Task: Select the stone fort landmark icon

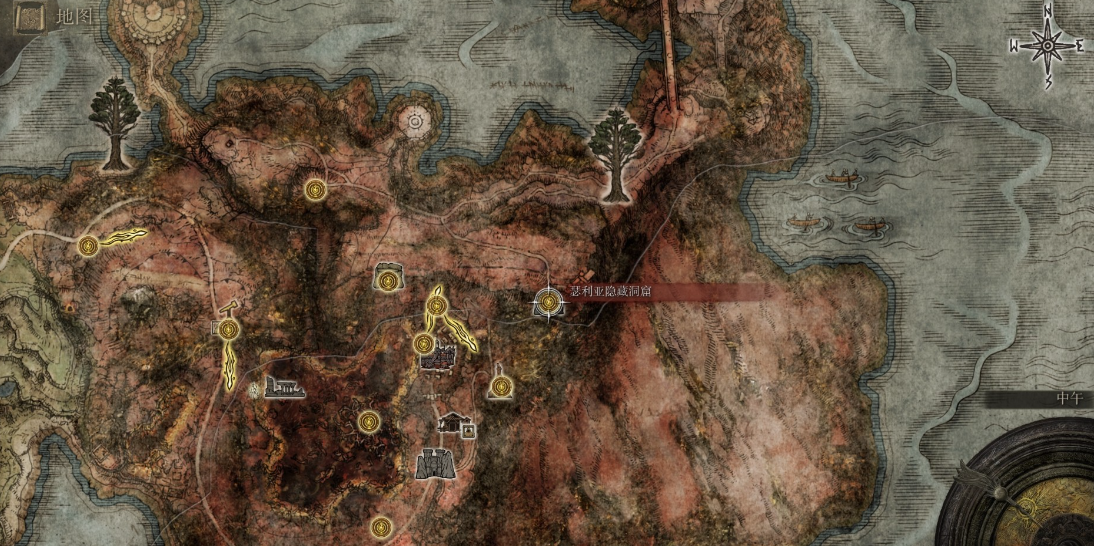Action: point(433,462)
